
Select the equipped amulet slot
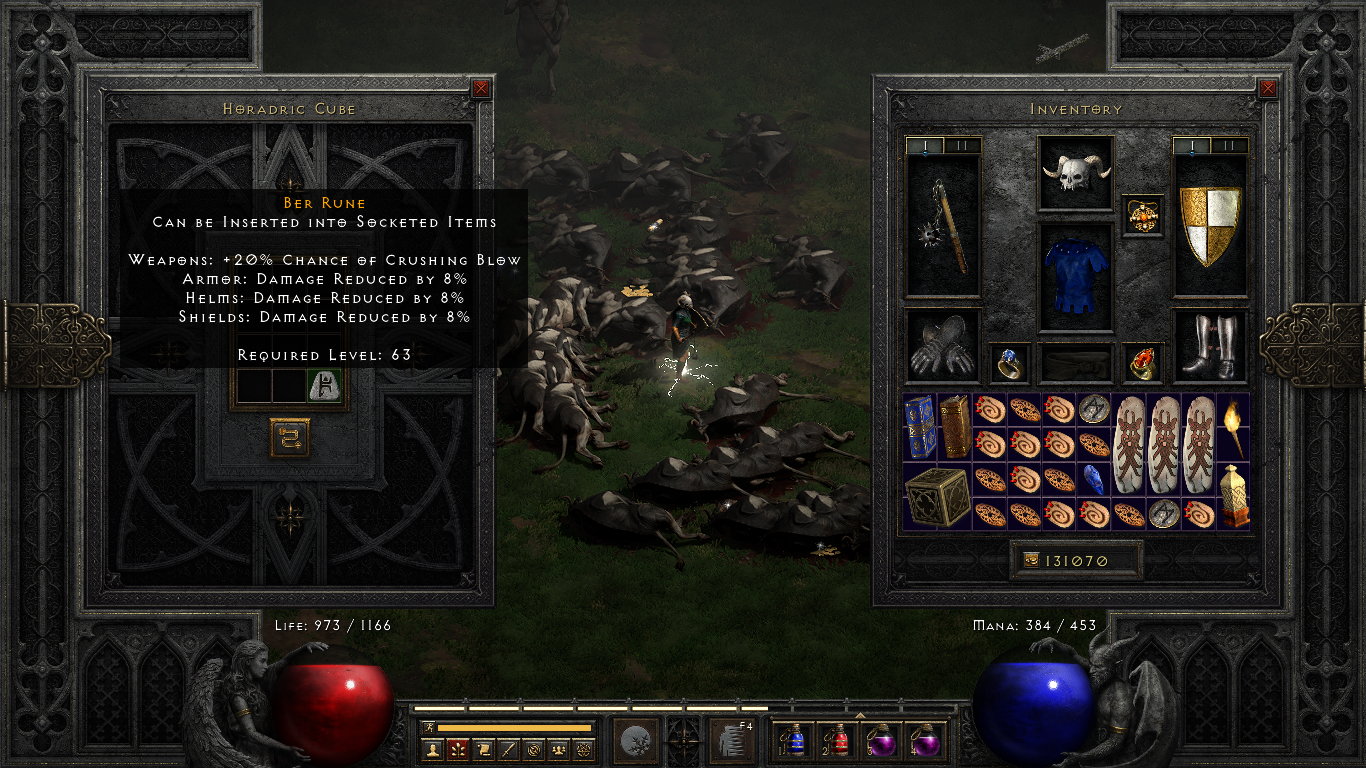[1143, 215]
